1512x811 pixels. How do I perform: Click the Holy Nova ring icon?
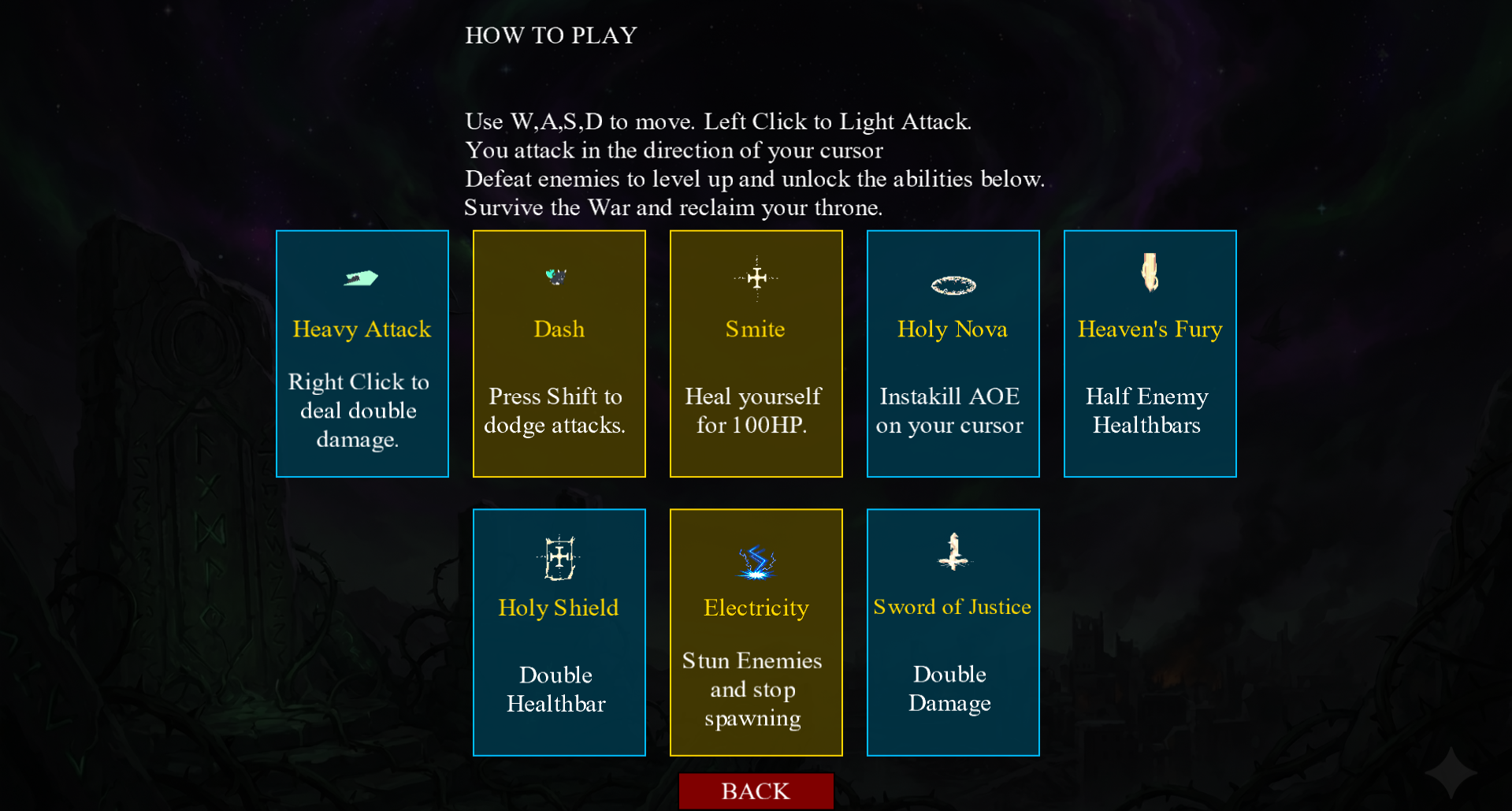click(x=953, y=285)
